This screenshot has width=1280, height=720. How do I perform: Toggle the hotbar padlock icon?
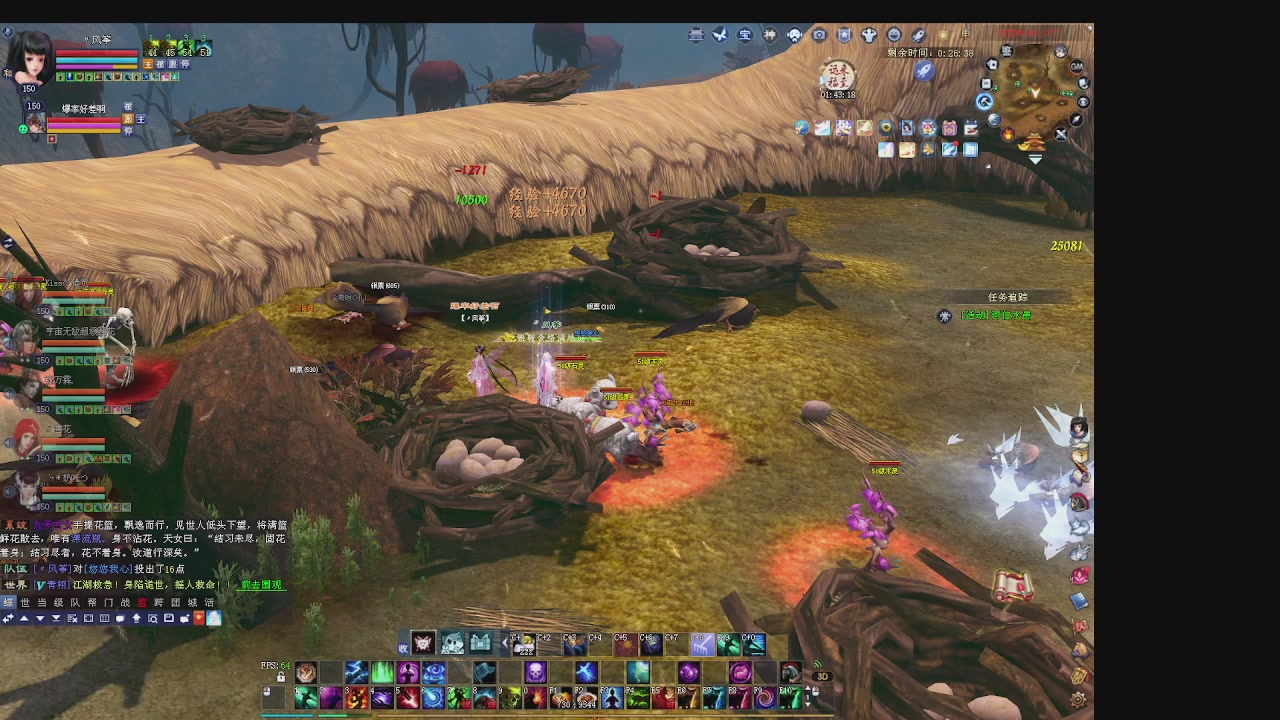pos(281,677)
